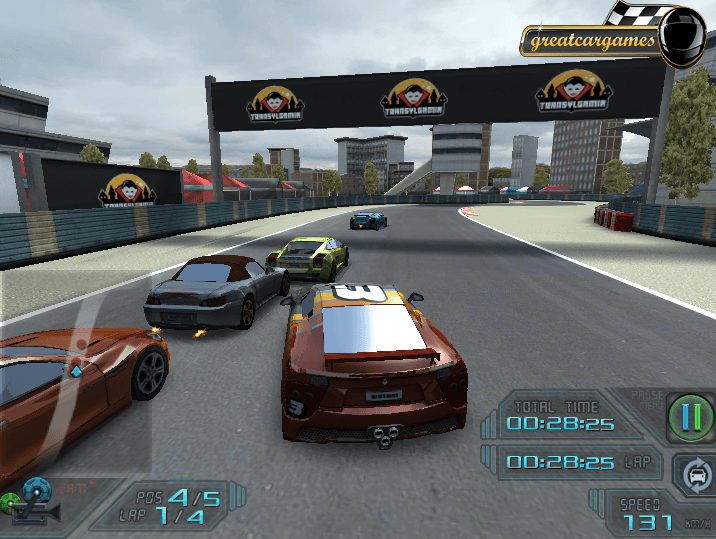Pause the race with the pause button
Image resolution: width=716 pixels, height=539 pixels.
click(686, 413)
